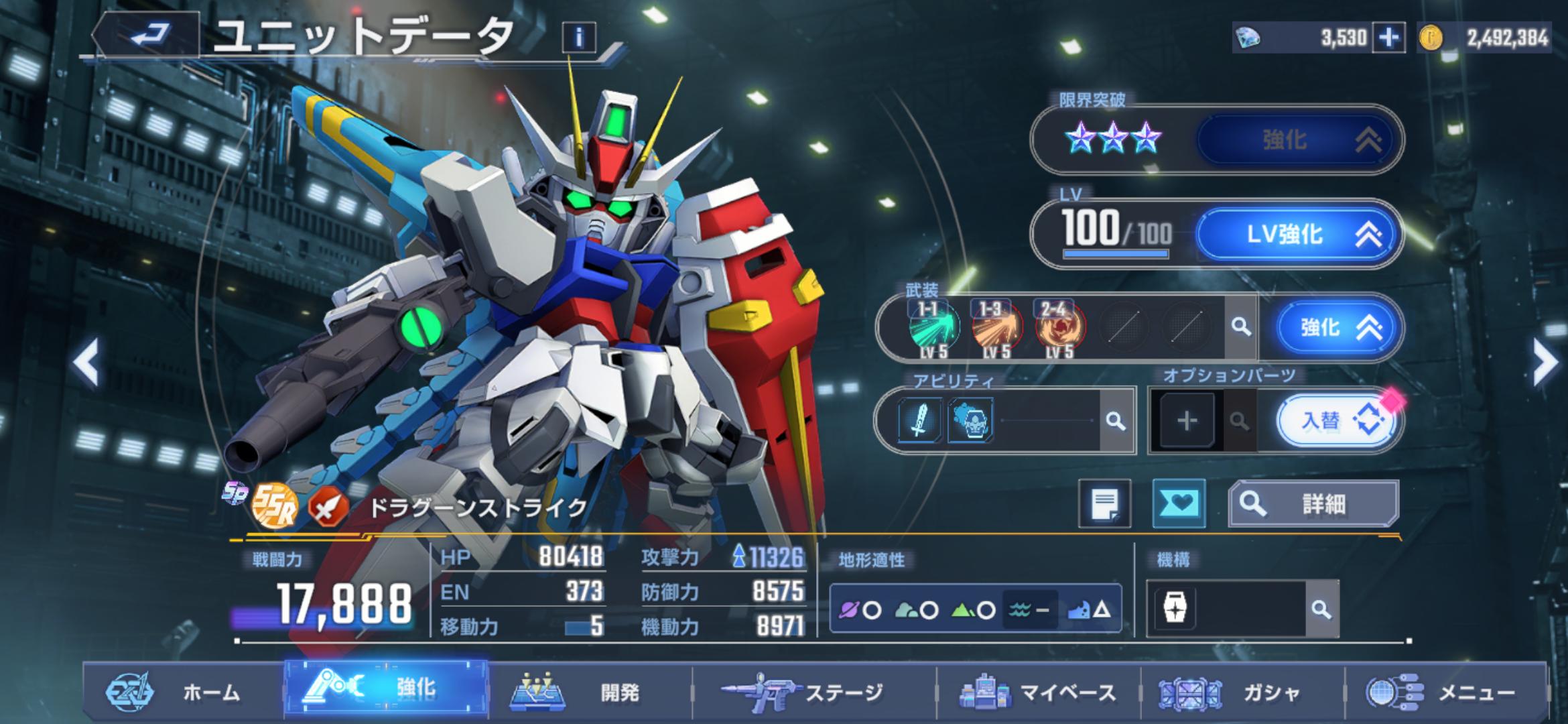The image size is (1568, 724).
Task: Tap the LV強化 level-up button
Action: pos(1298,234)
